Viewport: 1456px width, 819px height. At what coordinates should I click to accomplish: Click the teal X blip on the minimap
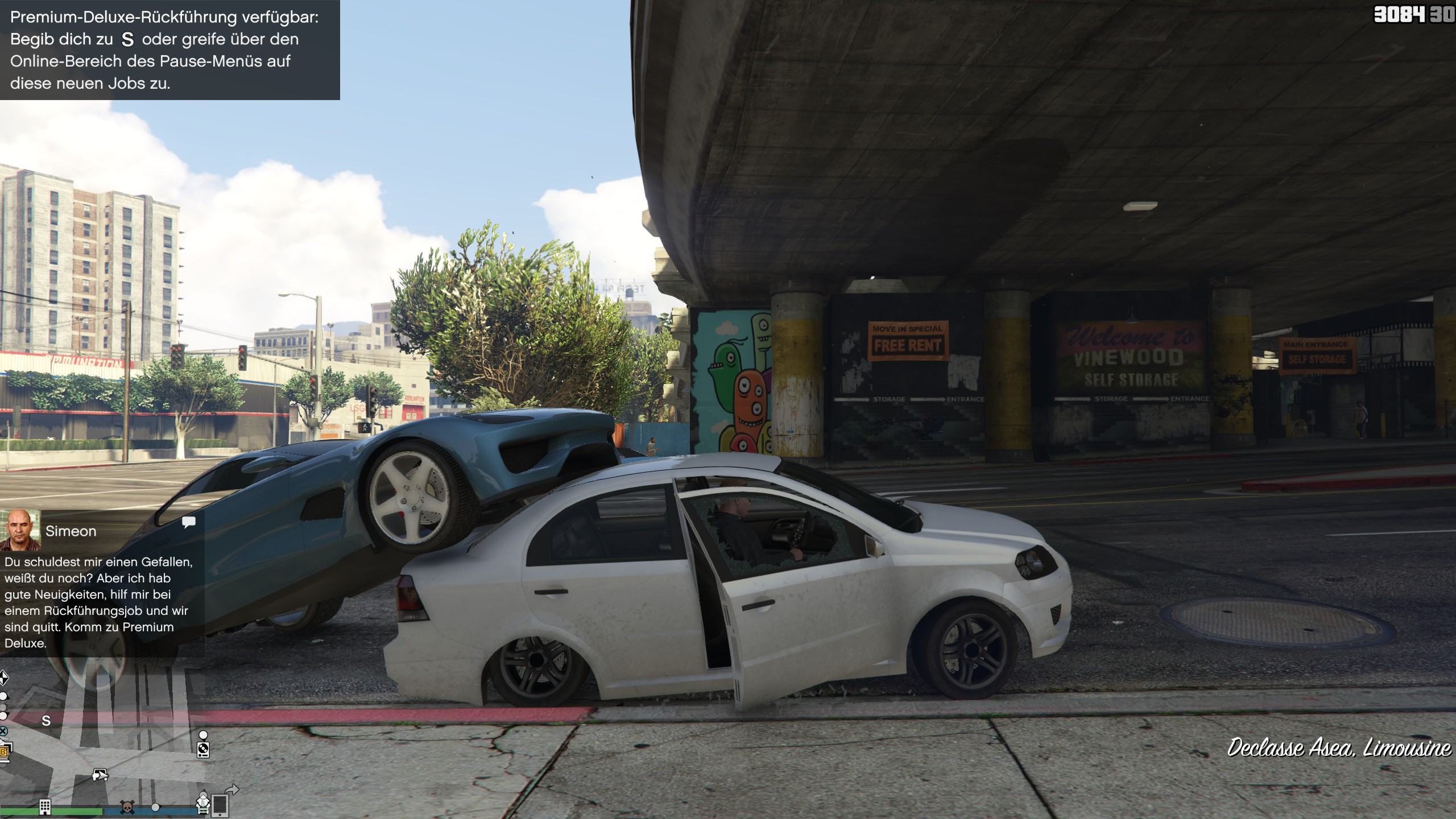(3, 731)
